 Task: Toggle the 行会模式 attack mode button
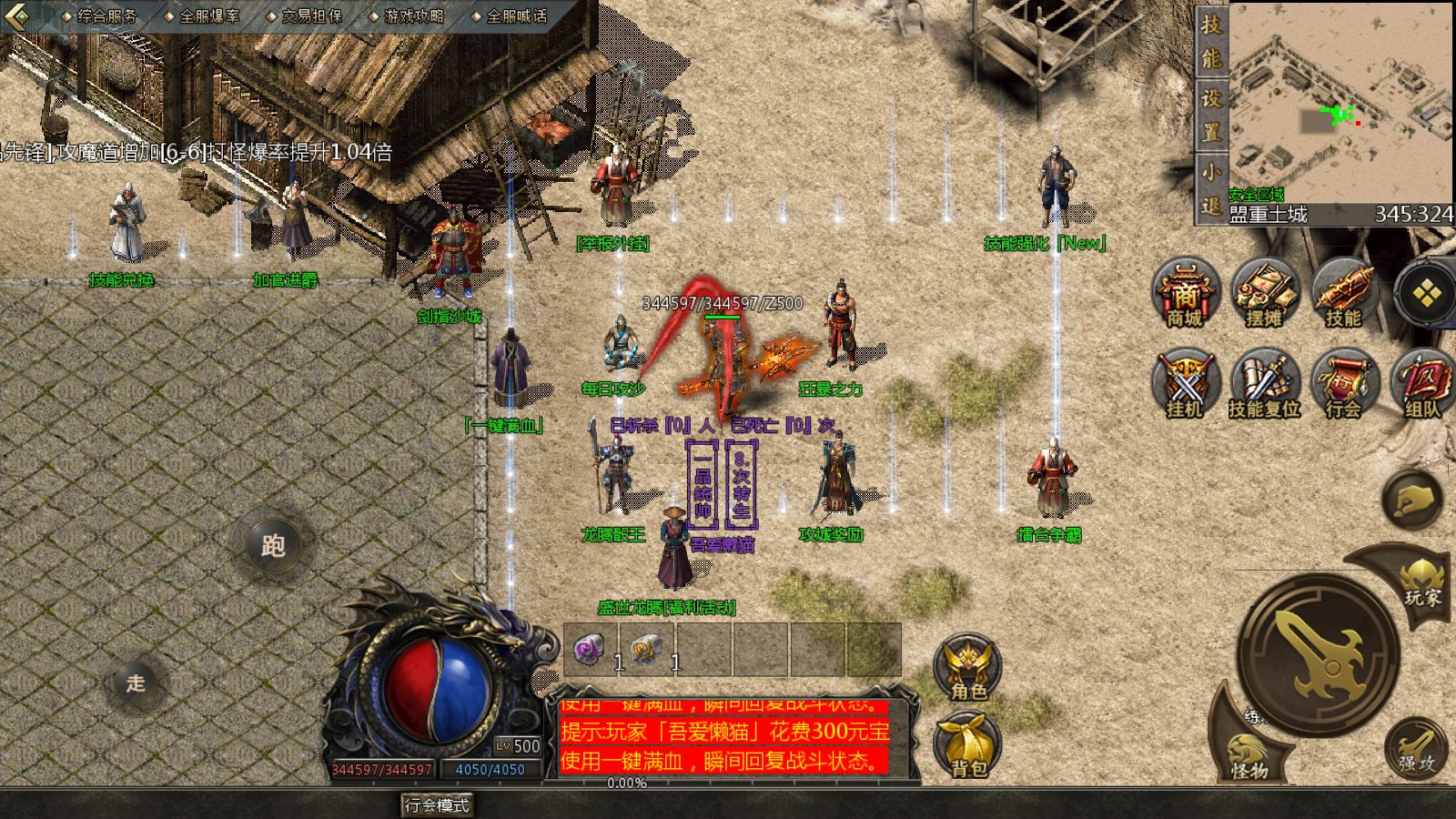(437, 805)
